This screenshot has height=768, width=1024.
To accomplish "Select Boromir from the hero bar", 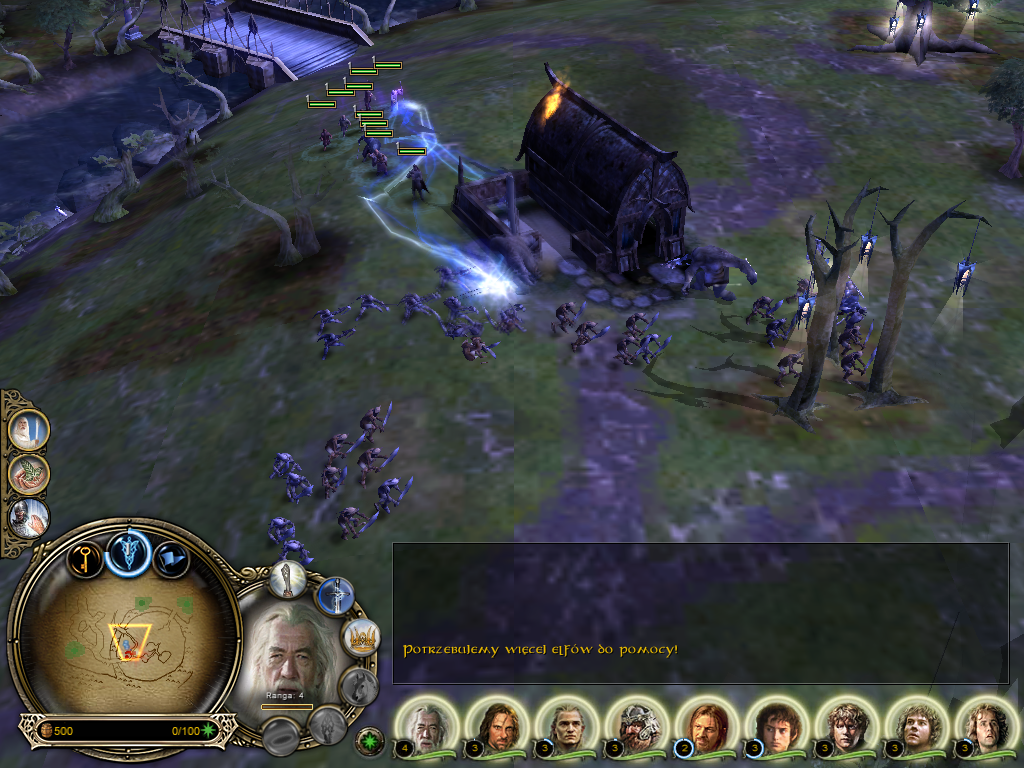I will coord(707,725).
